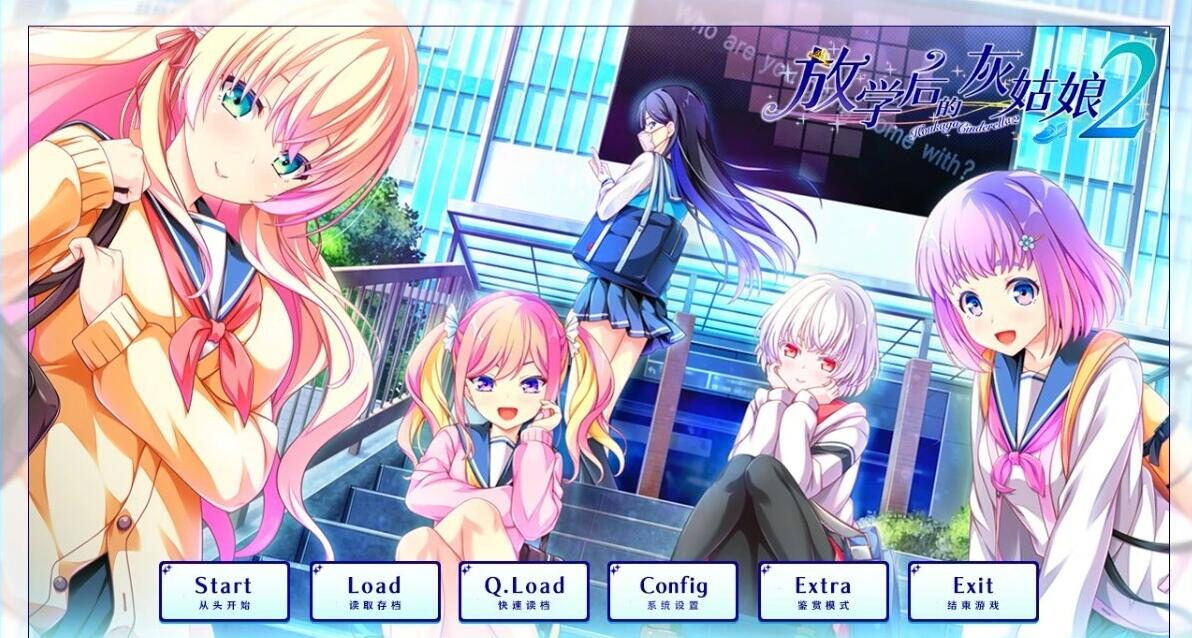Image resolution: width=1192 pixels, height=638 pixels.
Task: Open the Config system settings
Action: click(673, 592)
